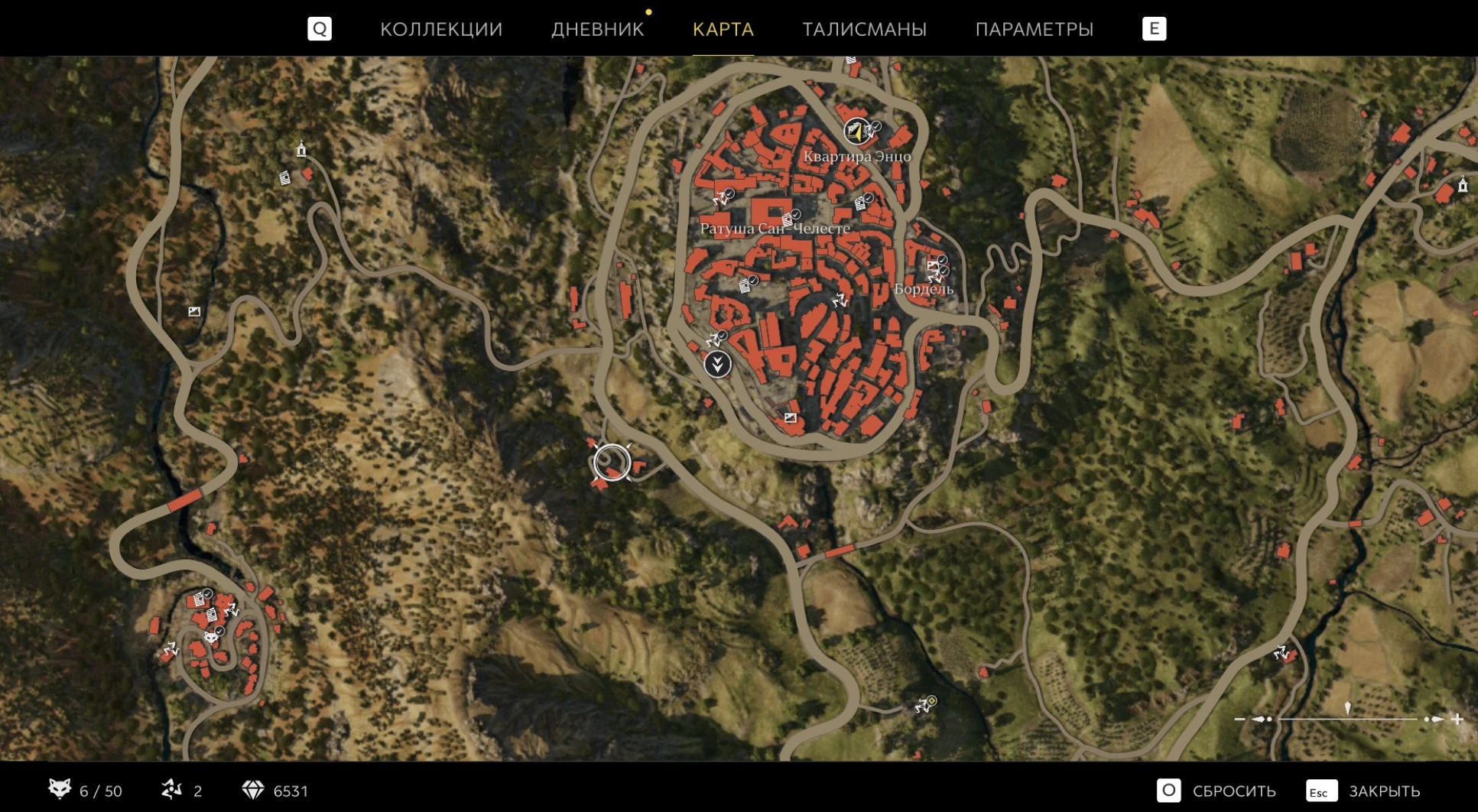Switch to the Коллекции tab
The width and height of the screenshot is (1478, 812).
coord(441,29)
